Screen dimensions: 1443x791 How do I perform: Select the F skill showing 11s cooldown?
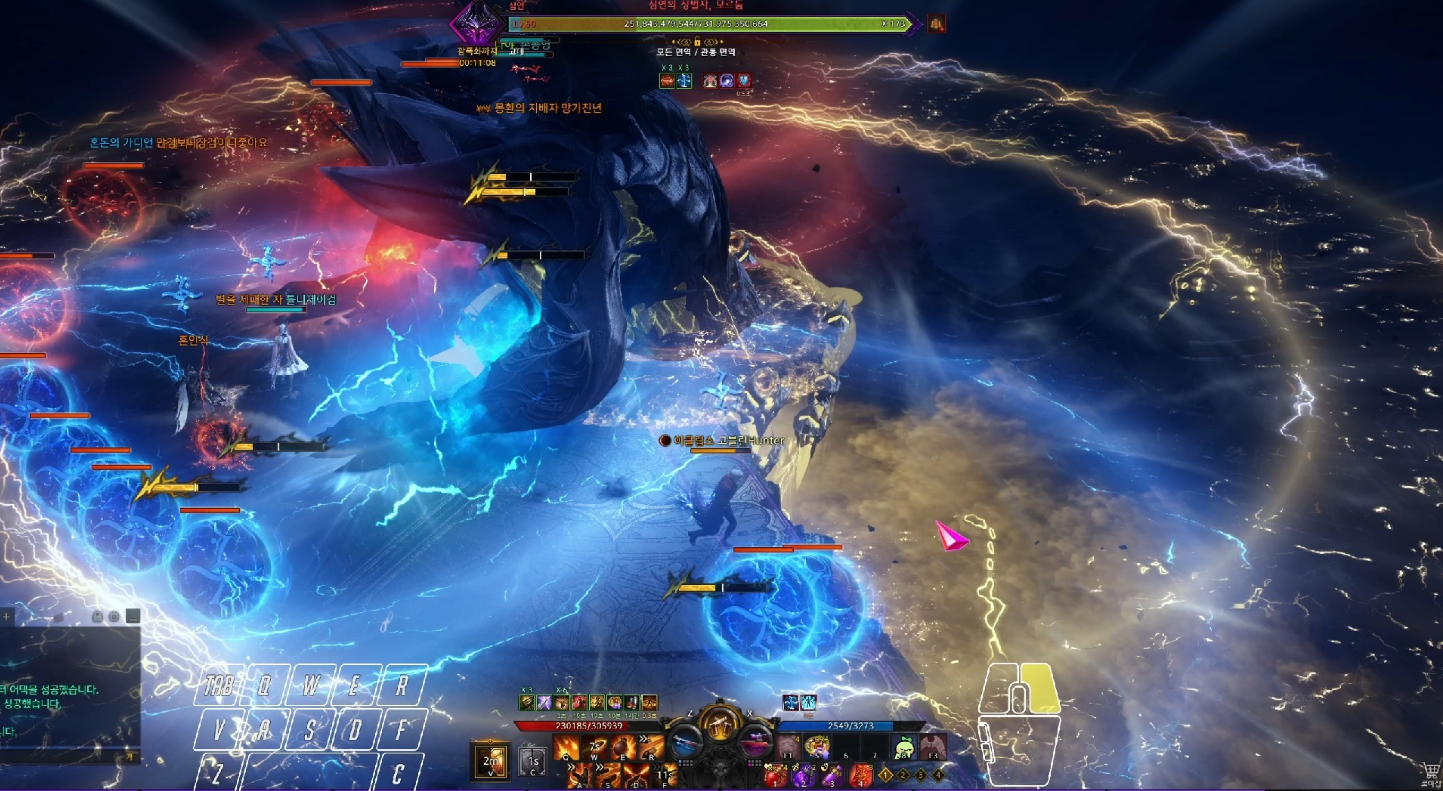[665, 775]
